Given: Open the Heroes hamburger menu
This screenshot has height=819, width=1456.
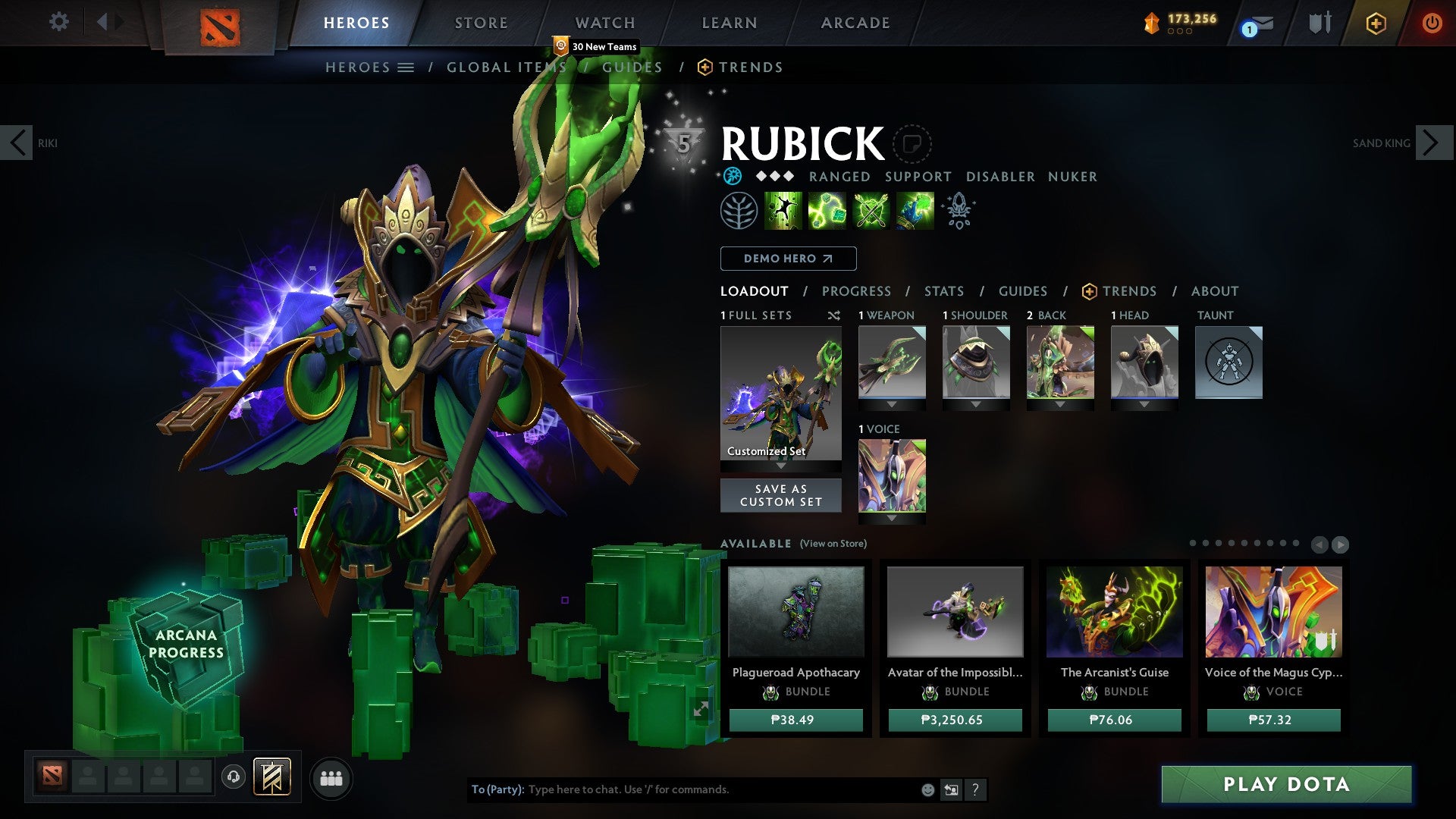Looking at the screenshot, I should pyautogui.click(x=406, y=67).
